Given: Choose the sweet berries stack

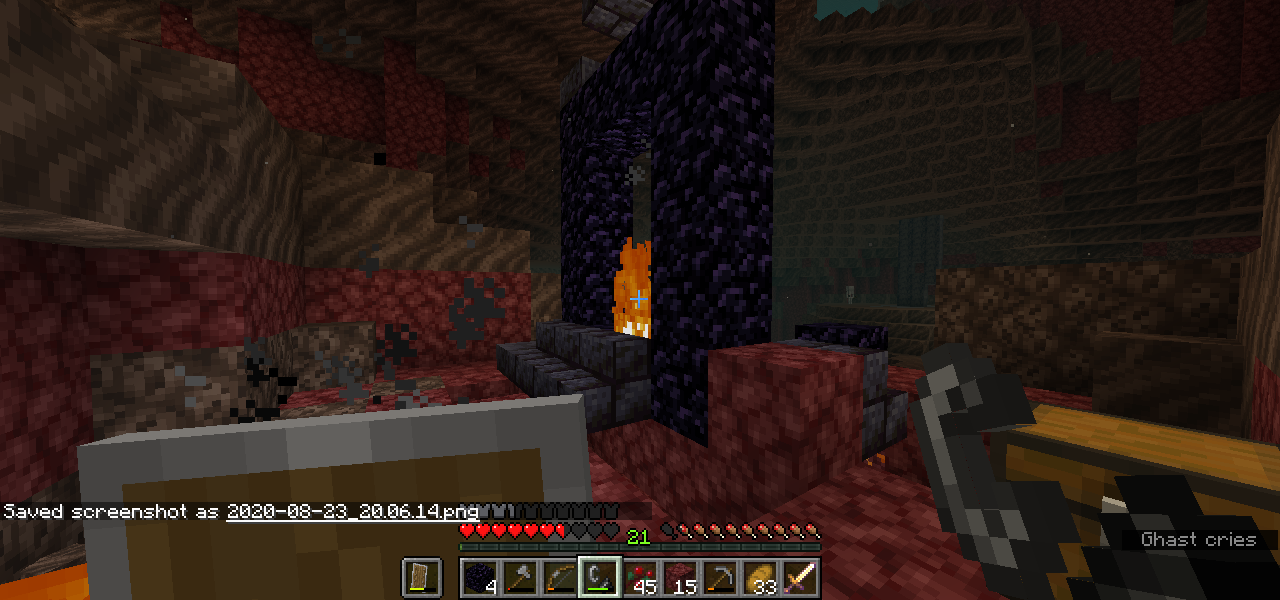Looking at the screenshot, I should tap(640, 578).
